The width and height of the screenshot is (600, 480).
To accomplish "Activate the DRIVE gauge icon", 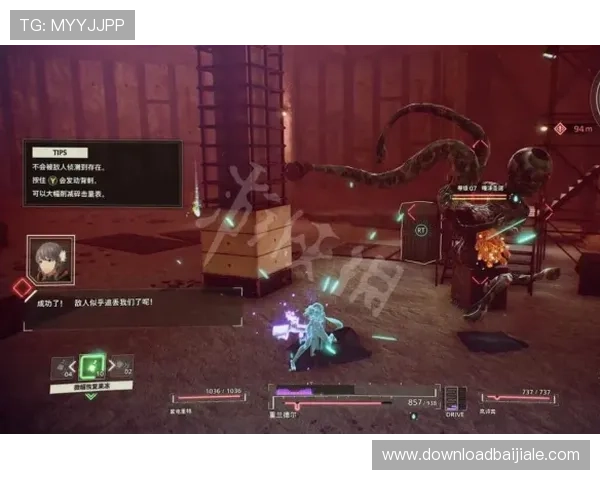I will click(x=456, y=397).
